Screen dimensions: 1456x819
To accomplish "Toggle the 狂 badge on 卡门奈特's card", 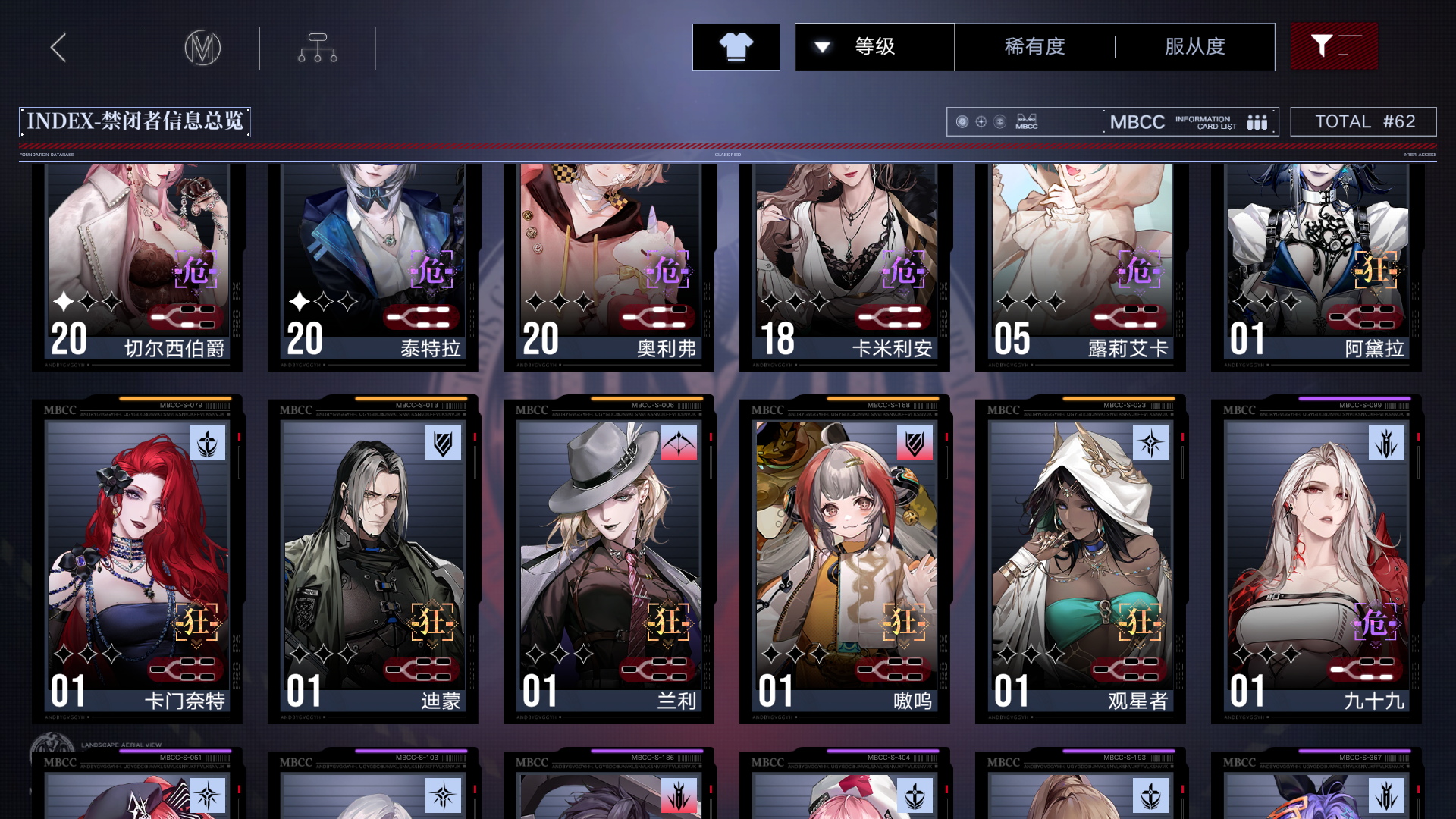I will click(x=196, y=620).
